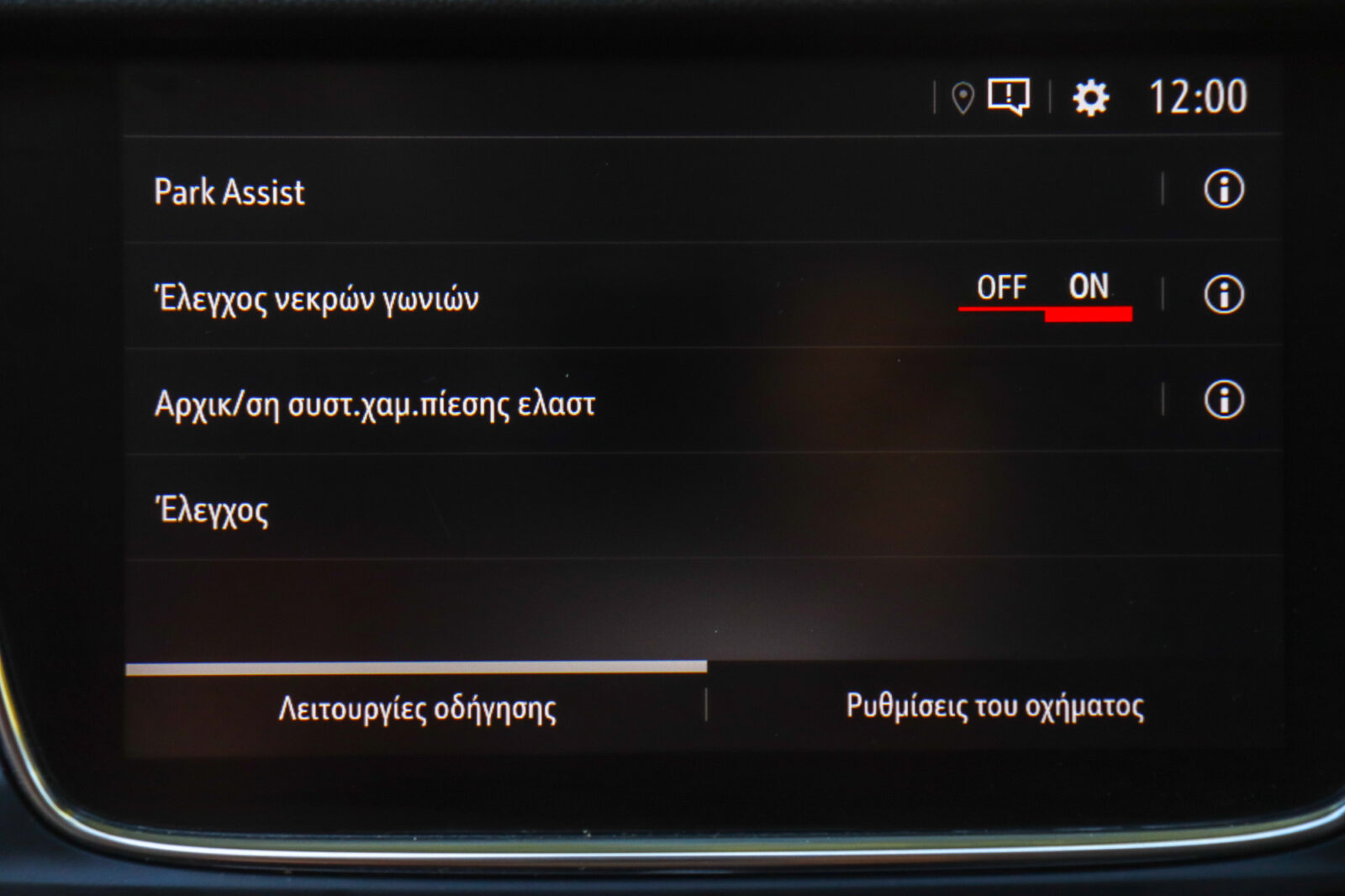Select the Αρχικ/ση συστ.χαμ.πίεσης ελαστ entry

tap(375, 404)
